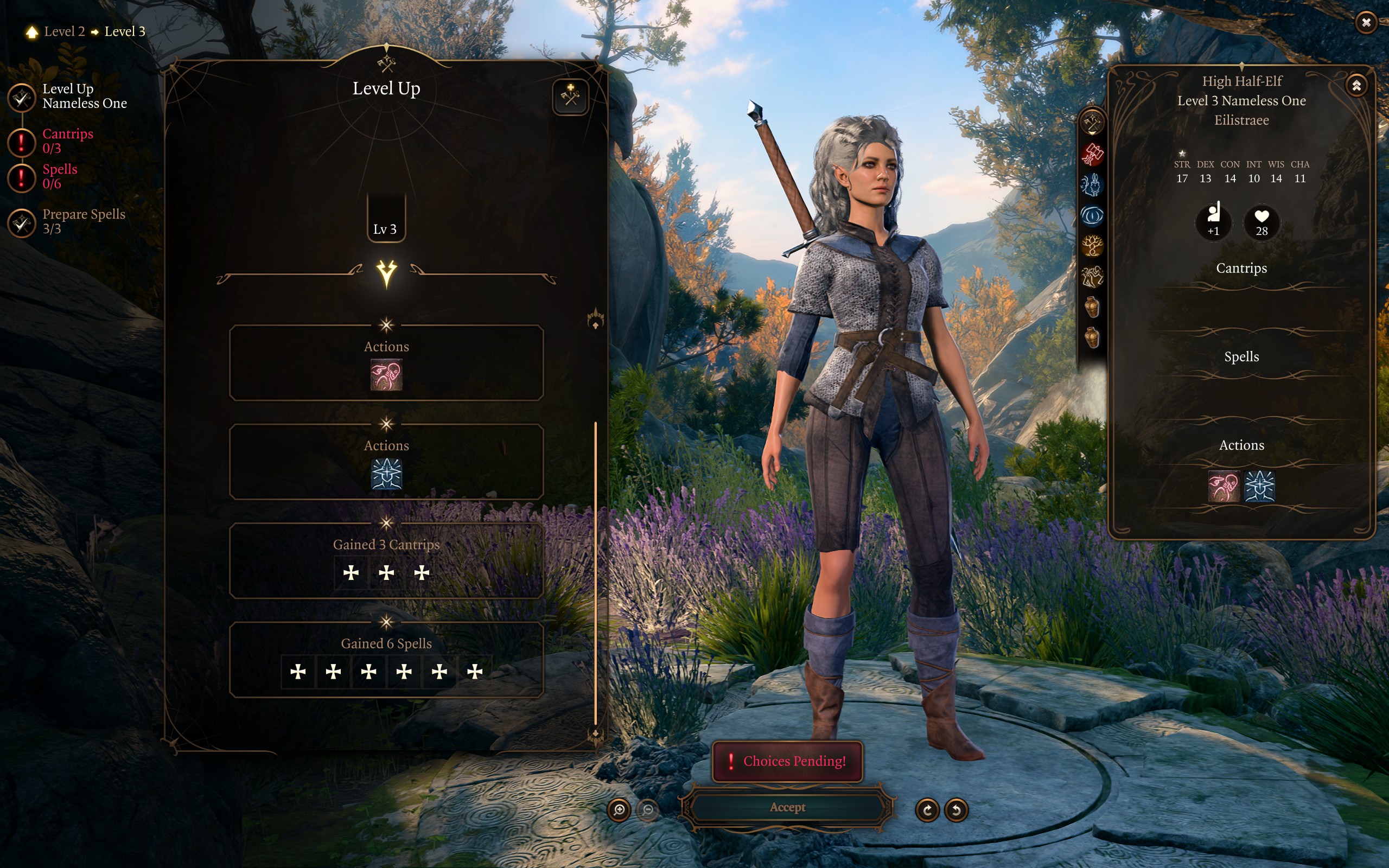The height and width of the screenshot is (868, 1389).
Task: Click the blue eye icon in the sidebar
Action: 1092,216
